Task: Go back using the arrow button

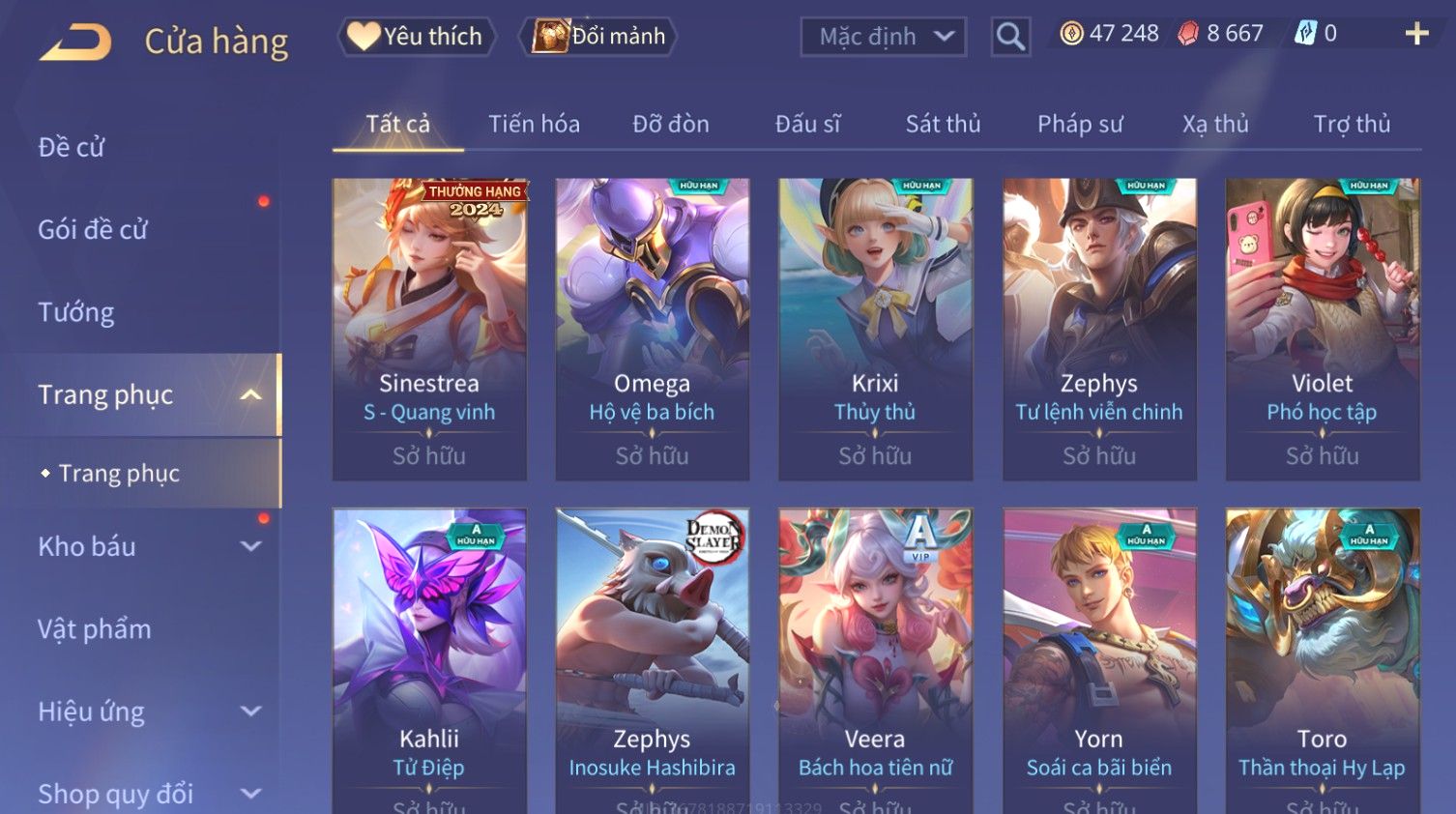Action: tap(75, 42)
